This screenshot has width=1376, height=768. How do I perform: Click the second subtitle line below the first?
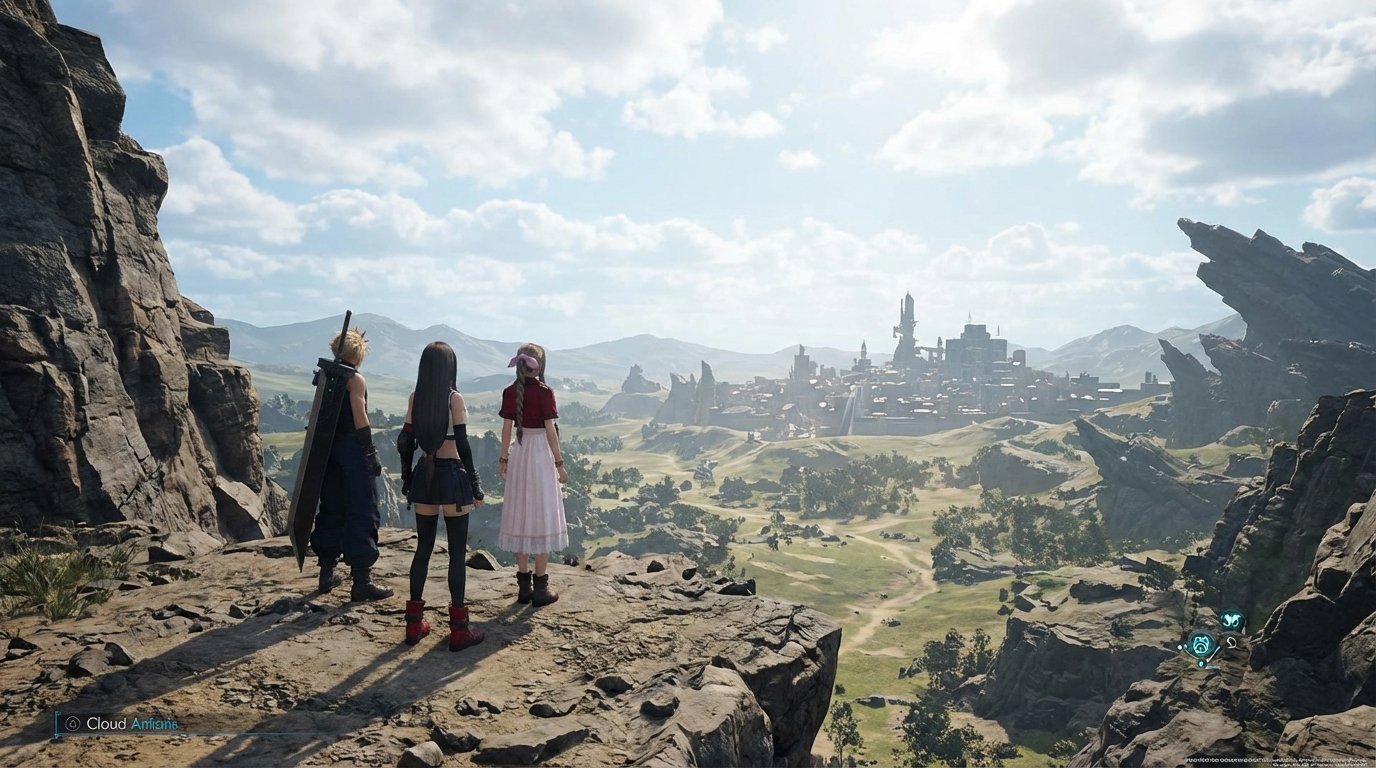coord(1320,765)
